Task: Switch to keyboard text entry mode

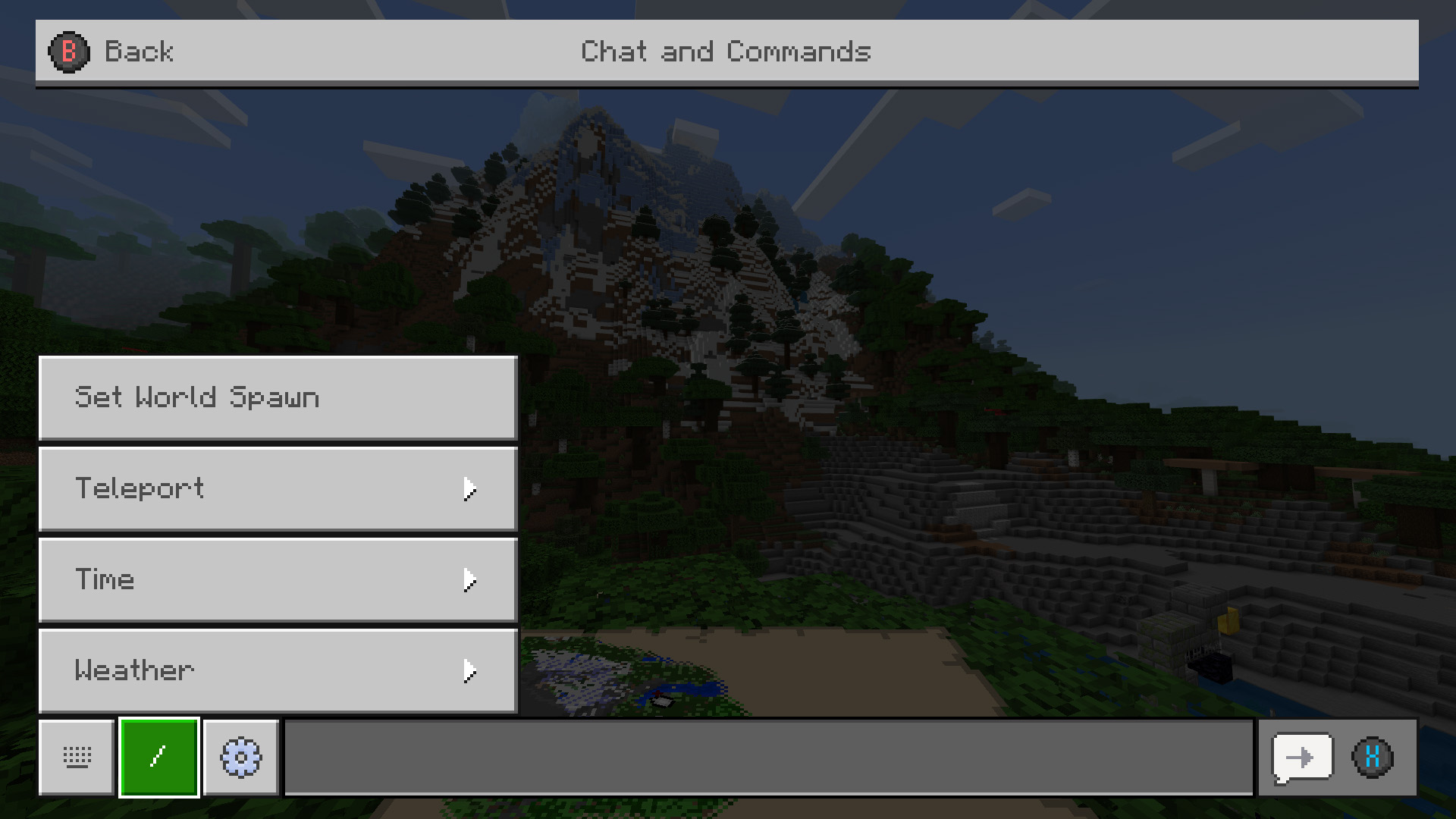Action: click(x=76, y=757)
